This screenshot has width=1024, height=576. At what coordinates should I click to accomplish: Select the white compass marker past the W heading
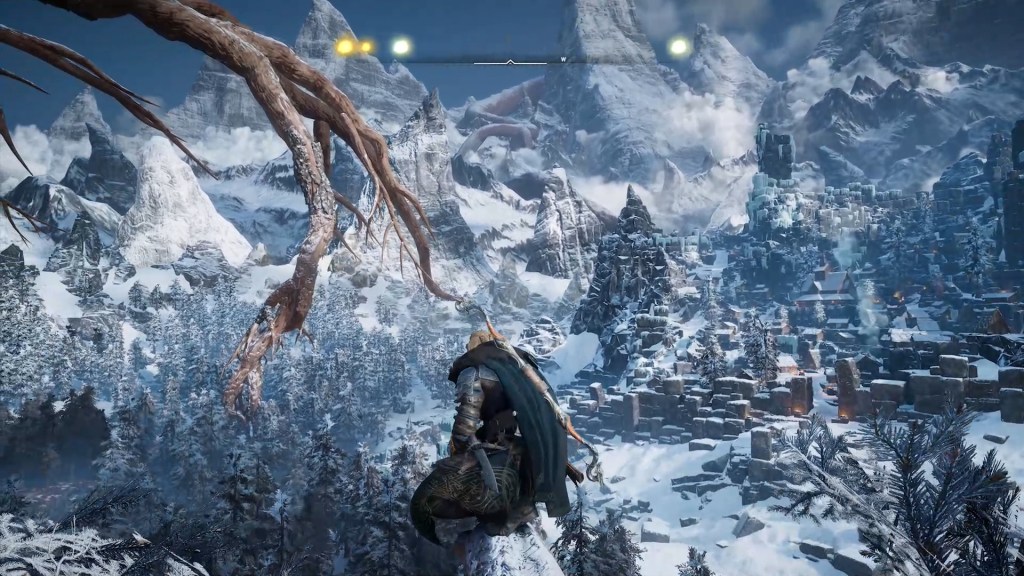[679, 46]
